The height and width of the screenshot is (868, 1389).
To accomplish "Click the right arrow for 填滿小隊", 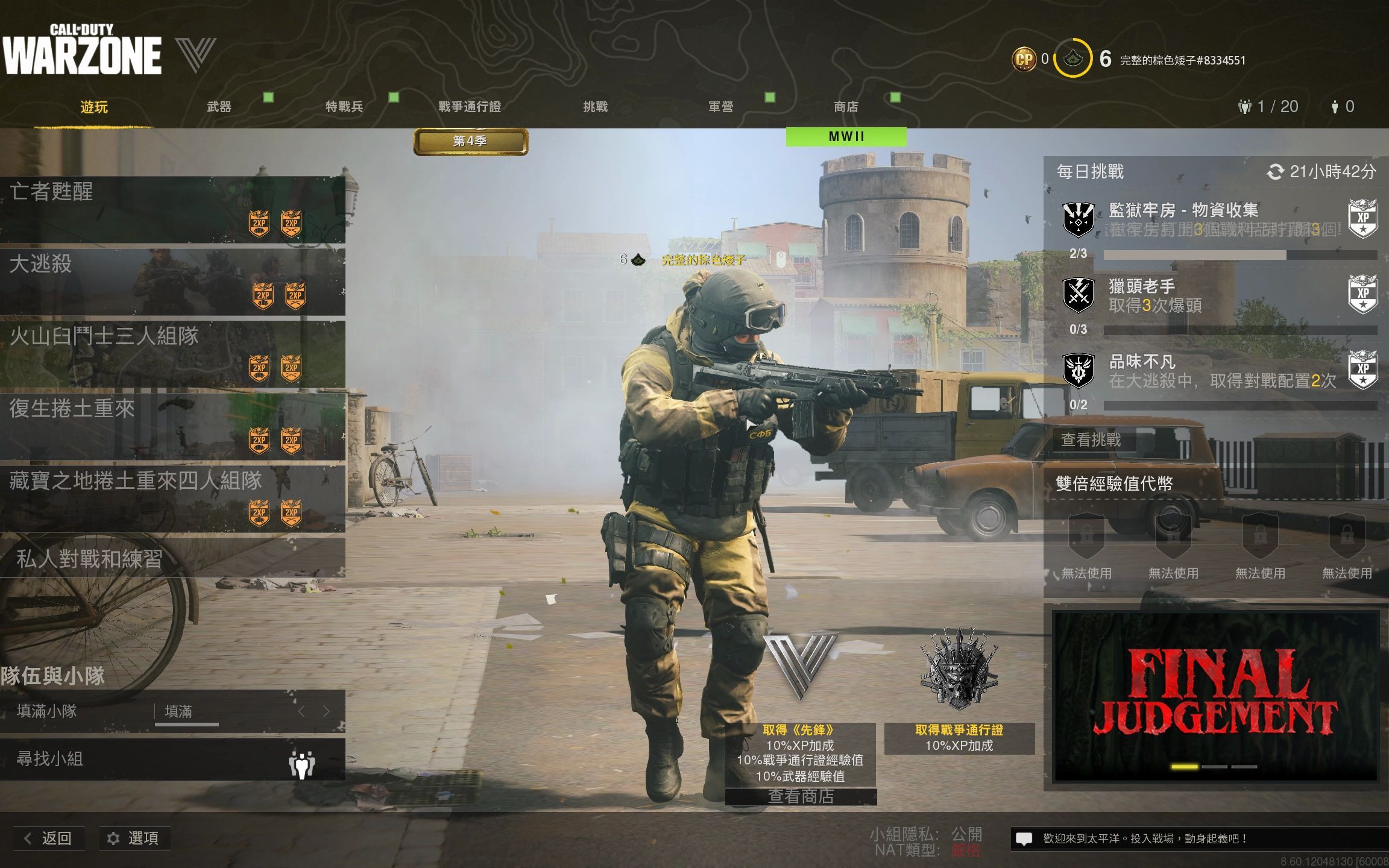I will [326, 711].
